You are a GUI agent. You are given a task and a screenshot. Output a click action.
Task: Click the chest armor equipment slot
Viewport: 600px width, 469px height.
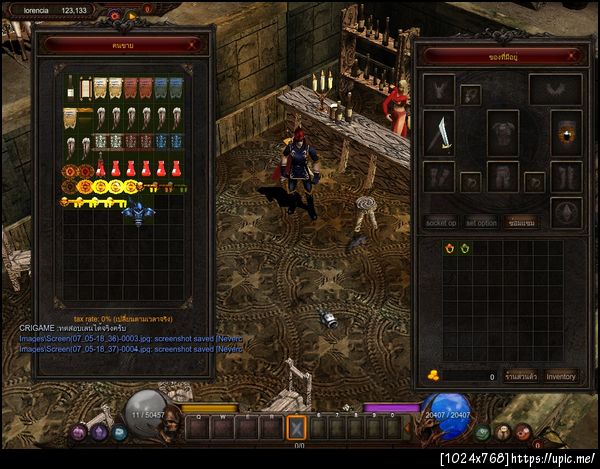(x=502, y=132)
